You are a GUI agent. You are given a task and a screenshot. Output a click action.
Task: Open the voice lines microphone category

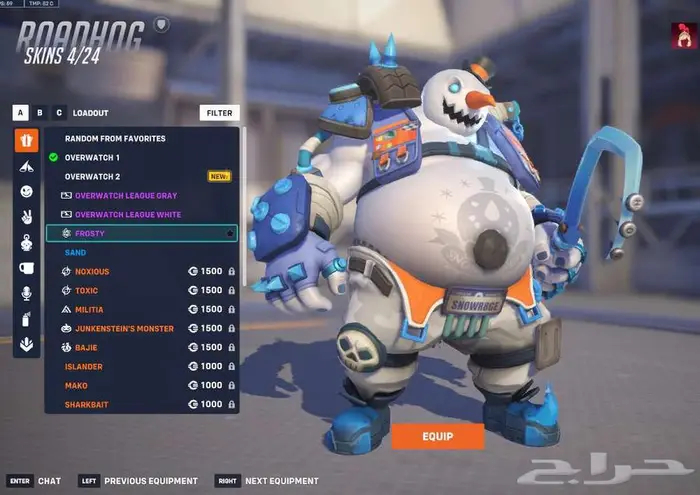coord(27,293)
